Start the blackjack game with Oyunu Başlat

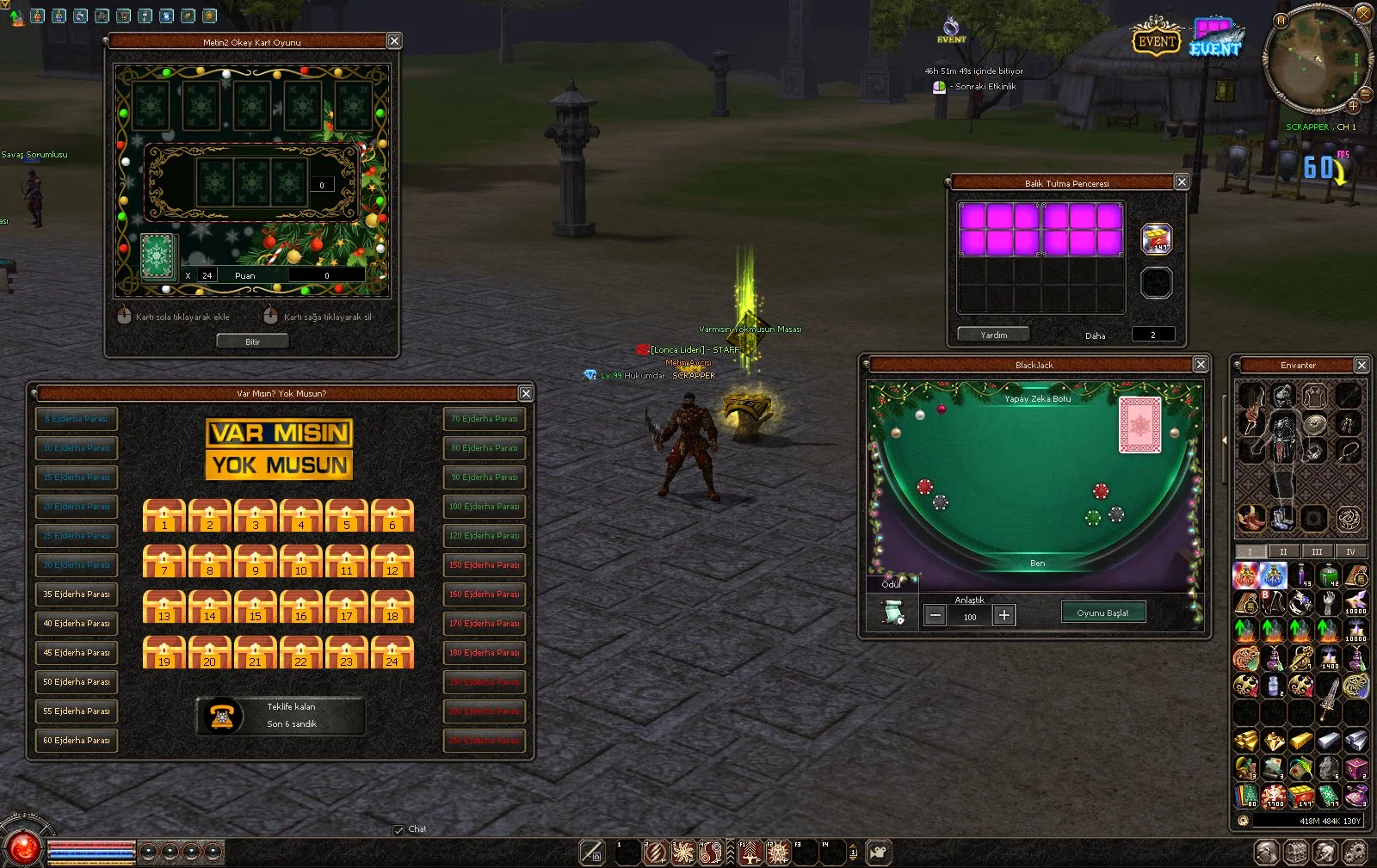coord(1102,613)
